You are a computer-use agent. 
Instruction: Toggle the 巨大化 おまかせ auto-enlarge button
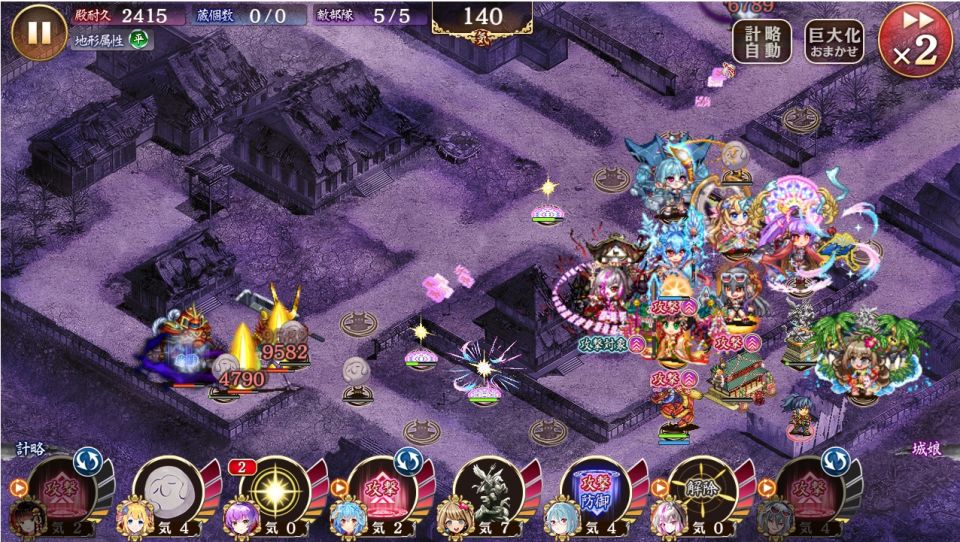[835, 42]
